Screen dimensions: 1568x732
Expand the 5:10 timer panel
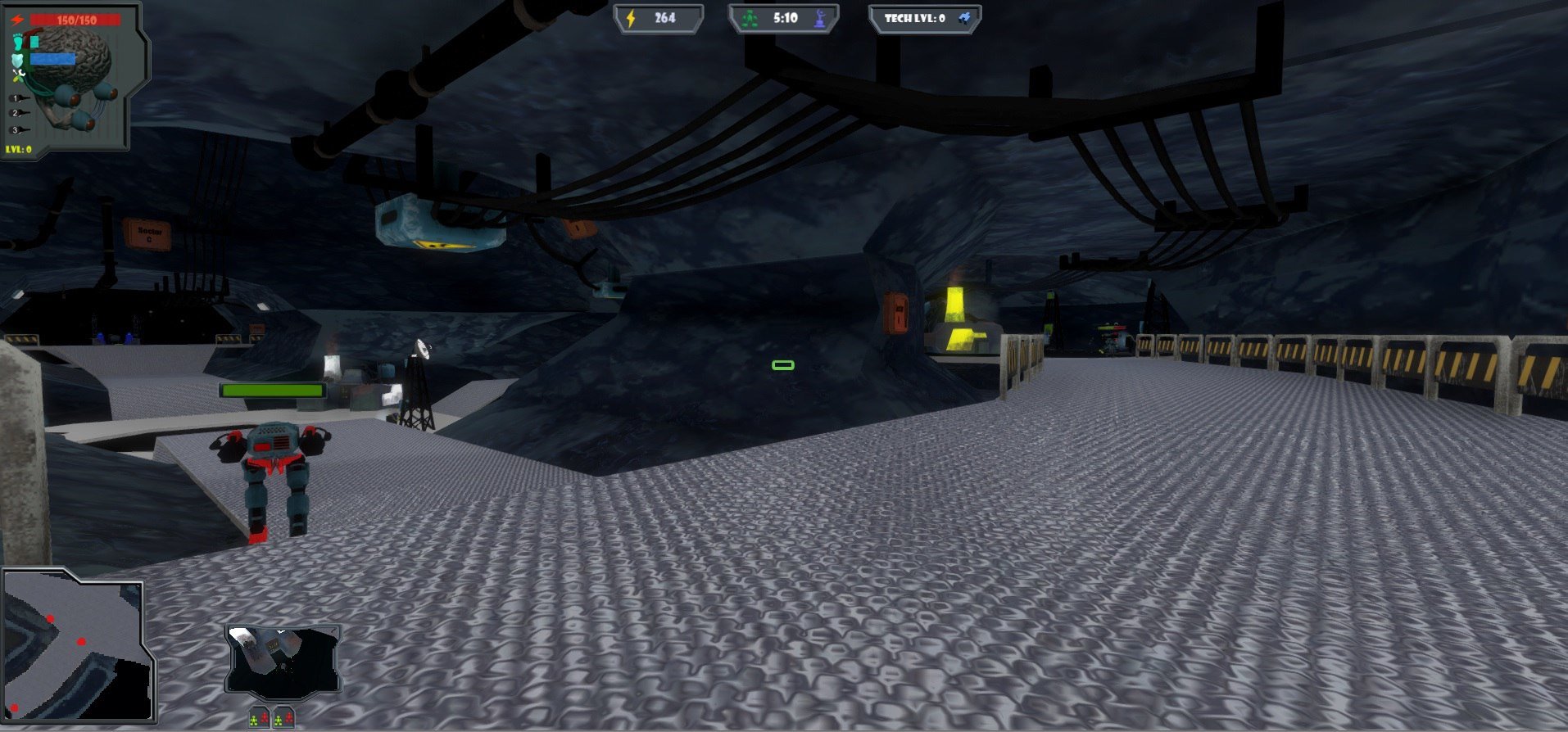782,17
